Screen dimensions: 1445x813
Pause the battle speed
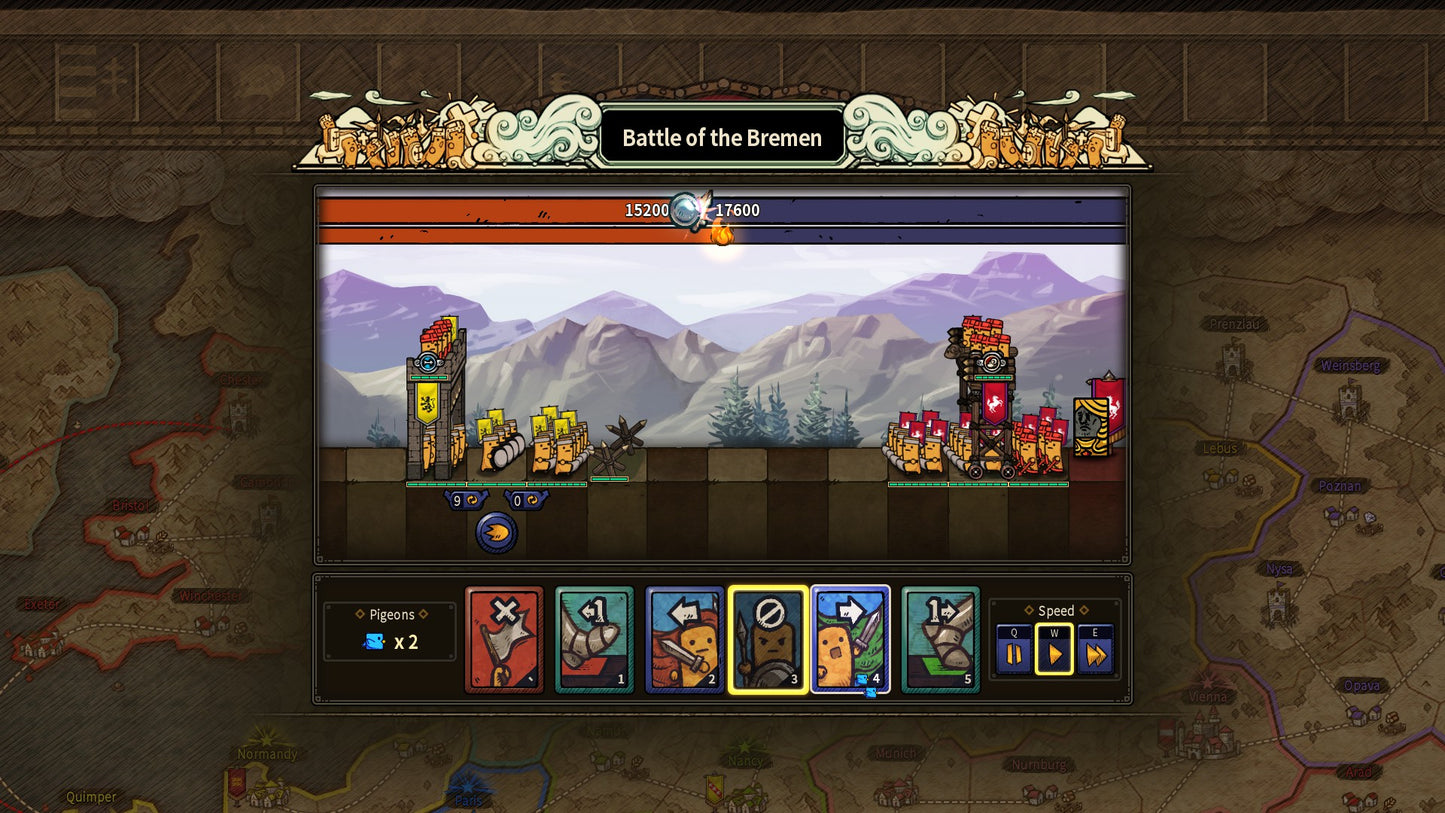click(1014, 654)
